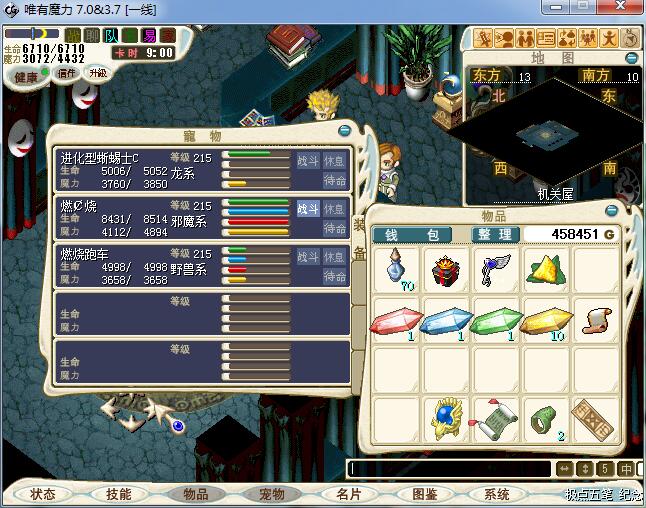Open the 技能 skills menu
Screen dimensions: 646x508
click(x=118, y=494)
